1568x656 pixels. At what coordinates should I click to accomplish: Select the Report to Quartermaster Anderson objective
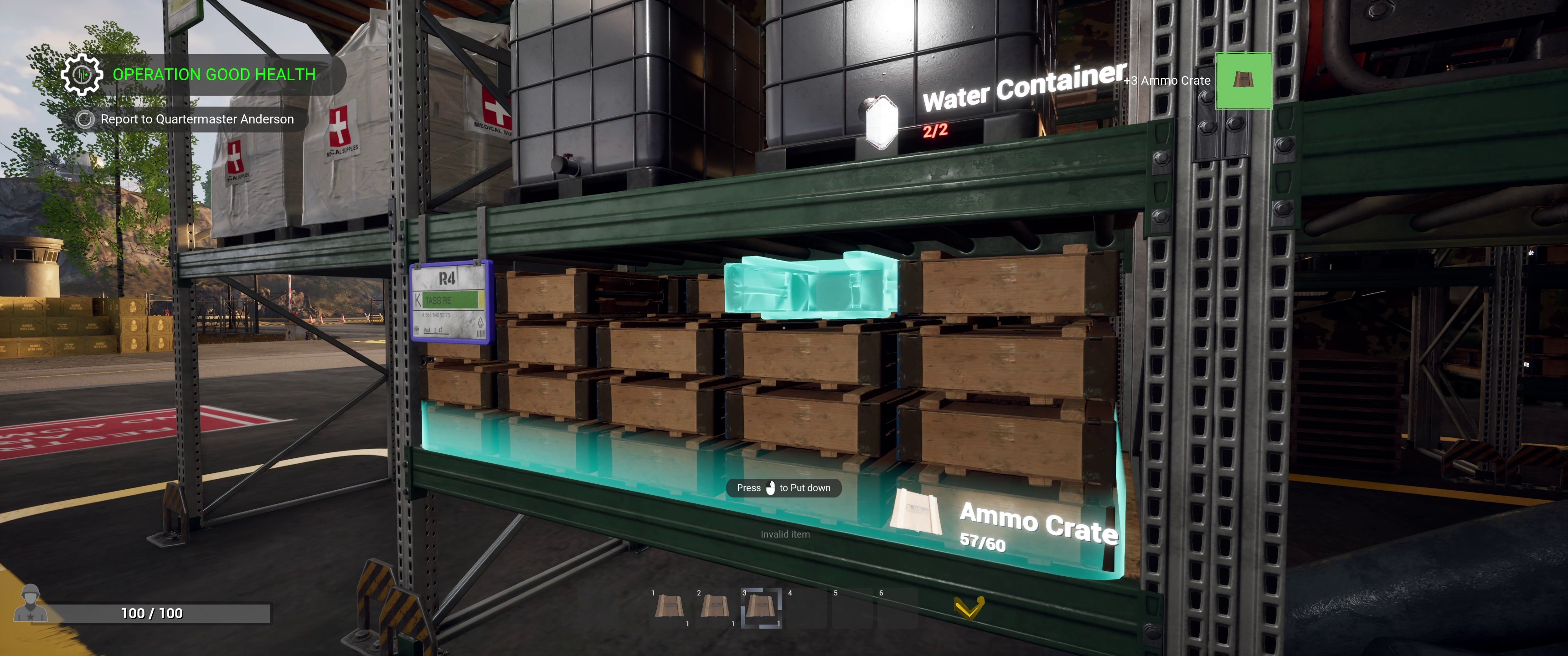point(196,119)
